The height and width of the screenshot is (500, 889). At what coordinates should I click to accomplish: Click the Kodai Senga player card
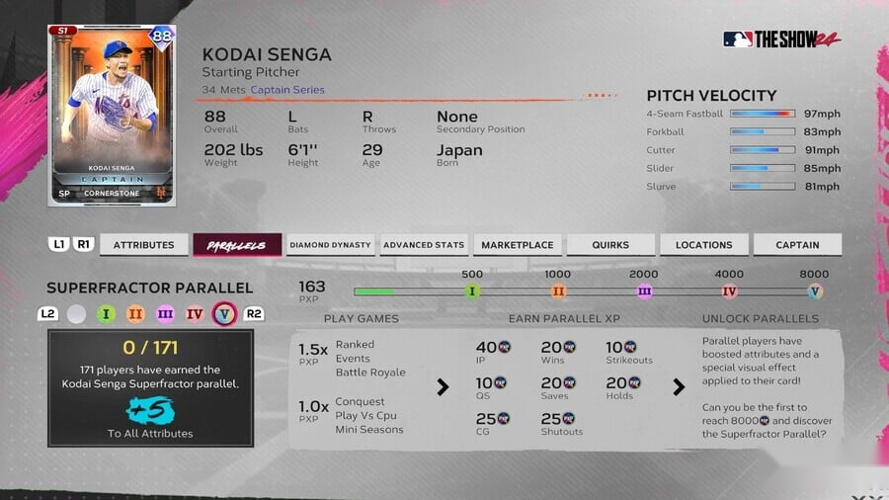111,115
